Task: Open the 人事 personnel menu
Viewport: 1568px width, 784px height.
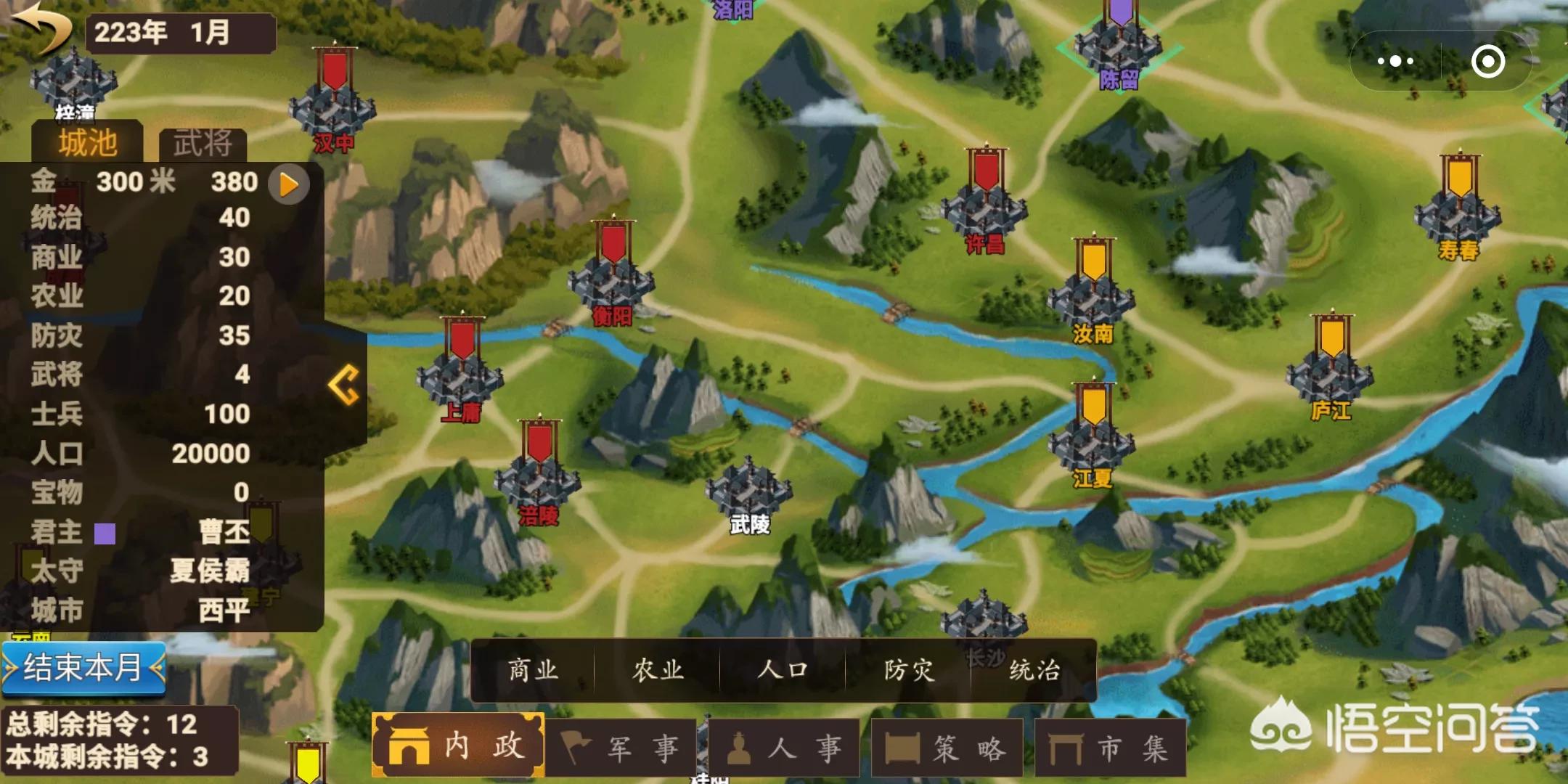Action: [784, 748]
